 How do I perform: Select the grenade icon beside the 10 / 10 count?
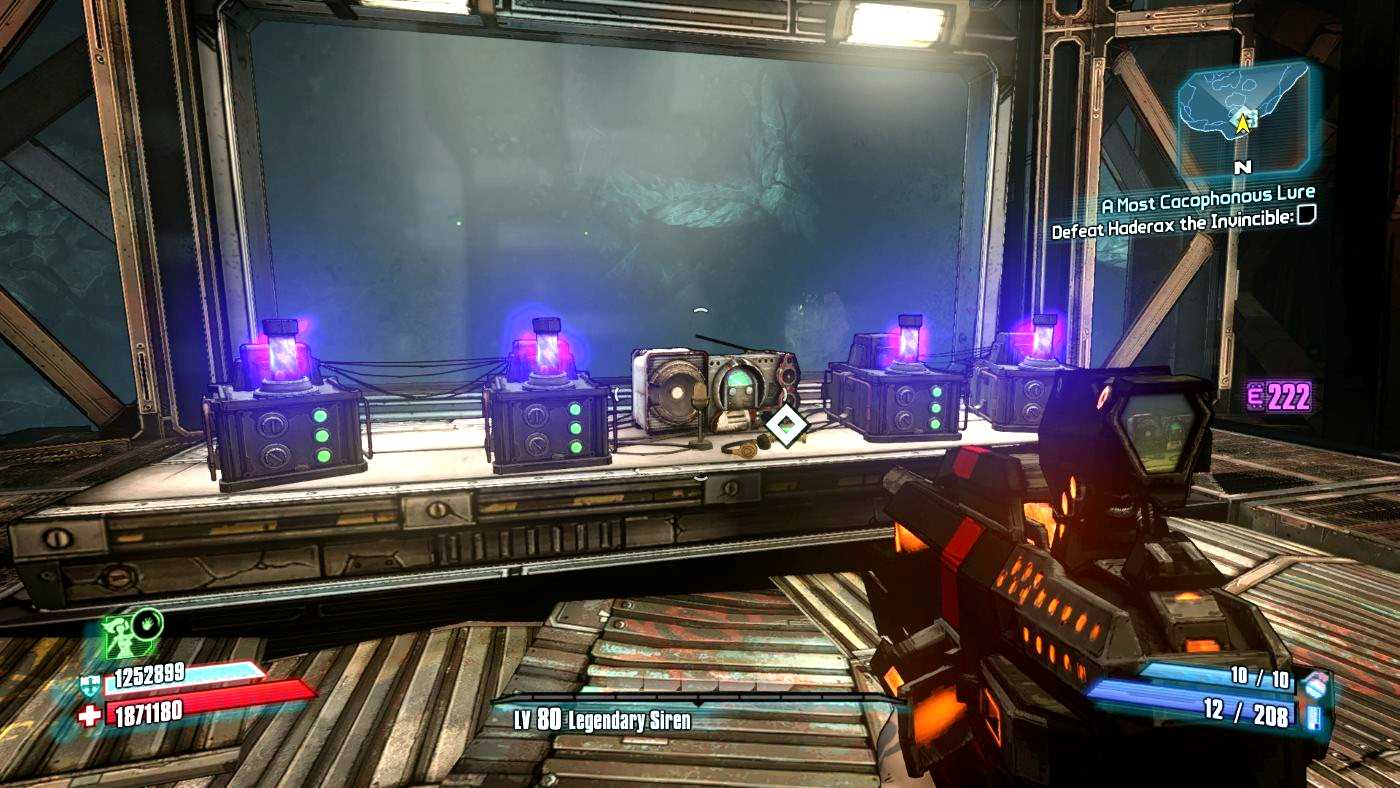pos(1315,683)
